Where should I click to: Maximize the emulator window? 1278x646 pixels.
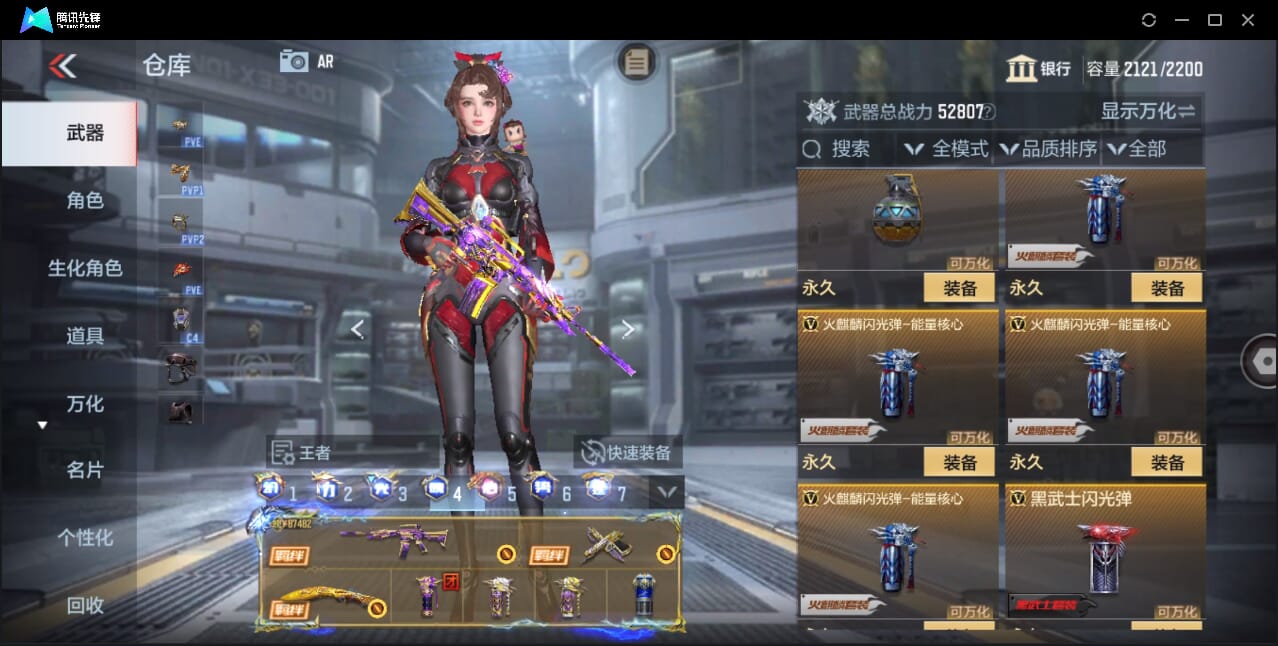[x=1215, y=20]
